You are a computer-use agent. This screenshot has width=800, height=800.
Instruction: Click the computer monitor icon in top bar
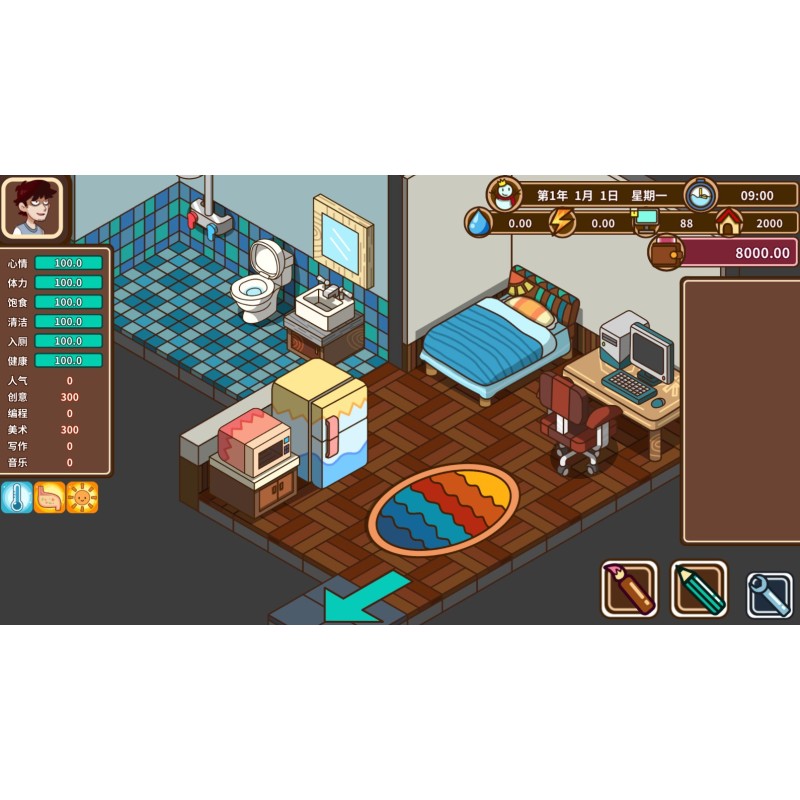[x=646, y=220]
